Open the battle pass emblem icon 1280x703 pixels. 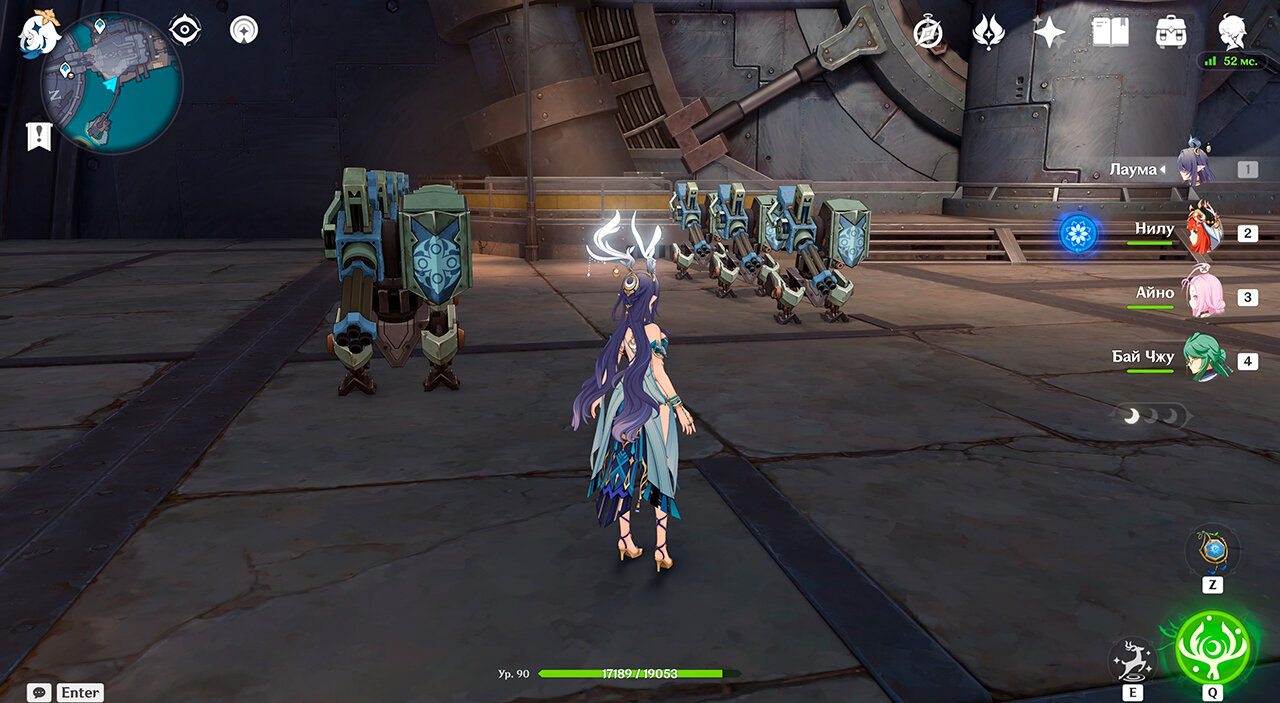pos(988,33)
